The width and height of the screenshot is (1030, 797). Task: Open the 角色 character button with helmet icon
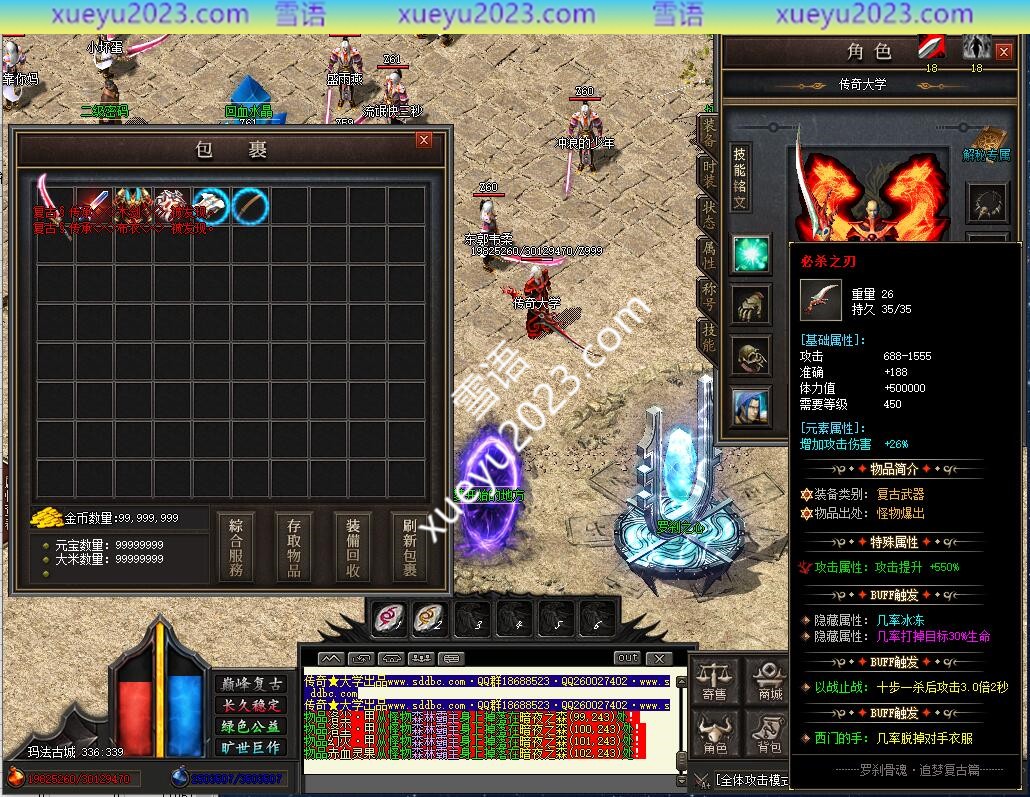[x=714, y=736]
